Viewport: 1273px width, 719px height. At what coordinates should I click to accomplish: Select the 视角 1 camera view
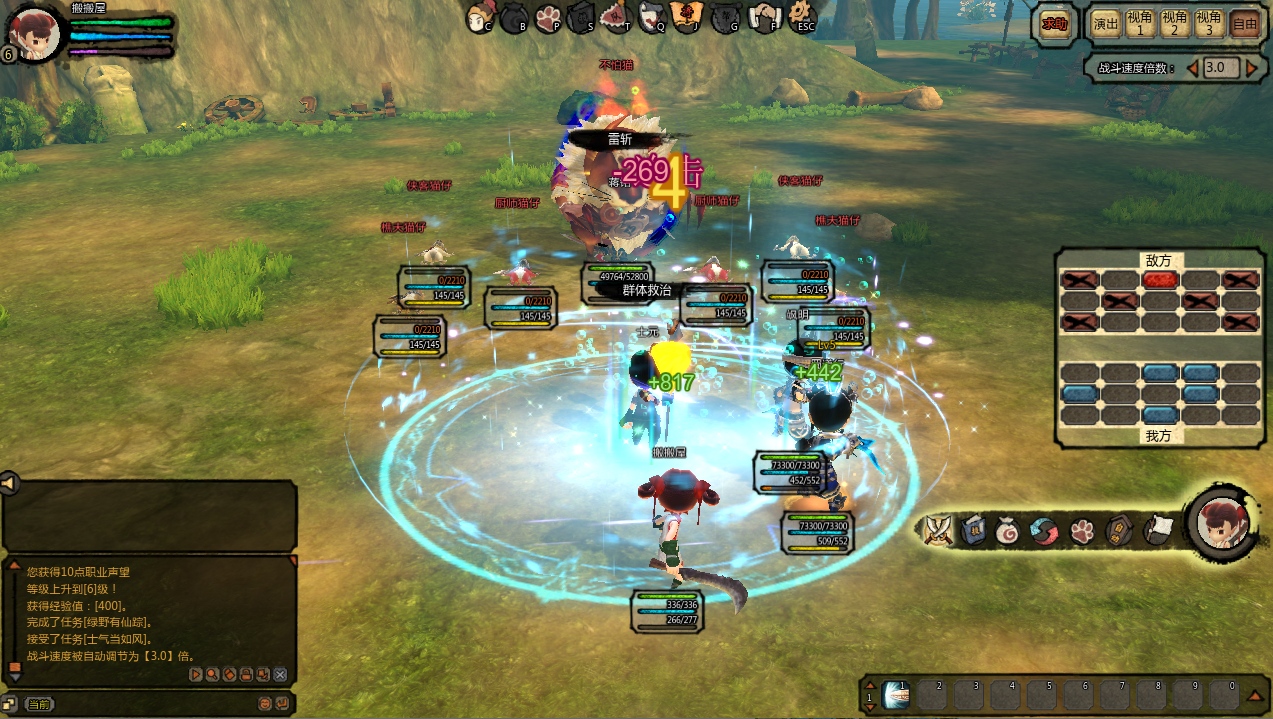tap(1140, 24)
